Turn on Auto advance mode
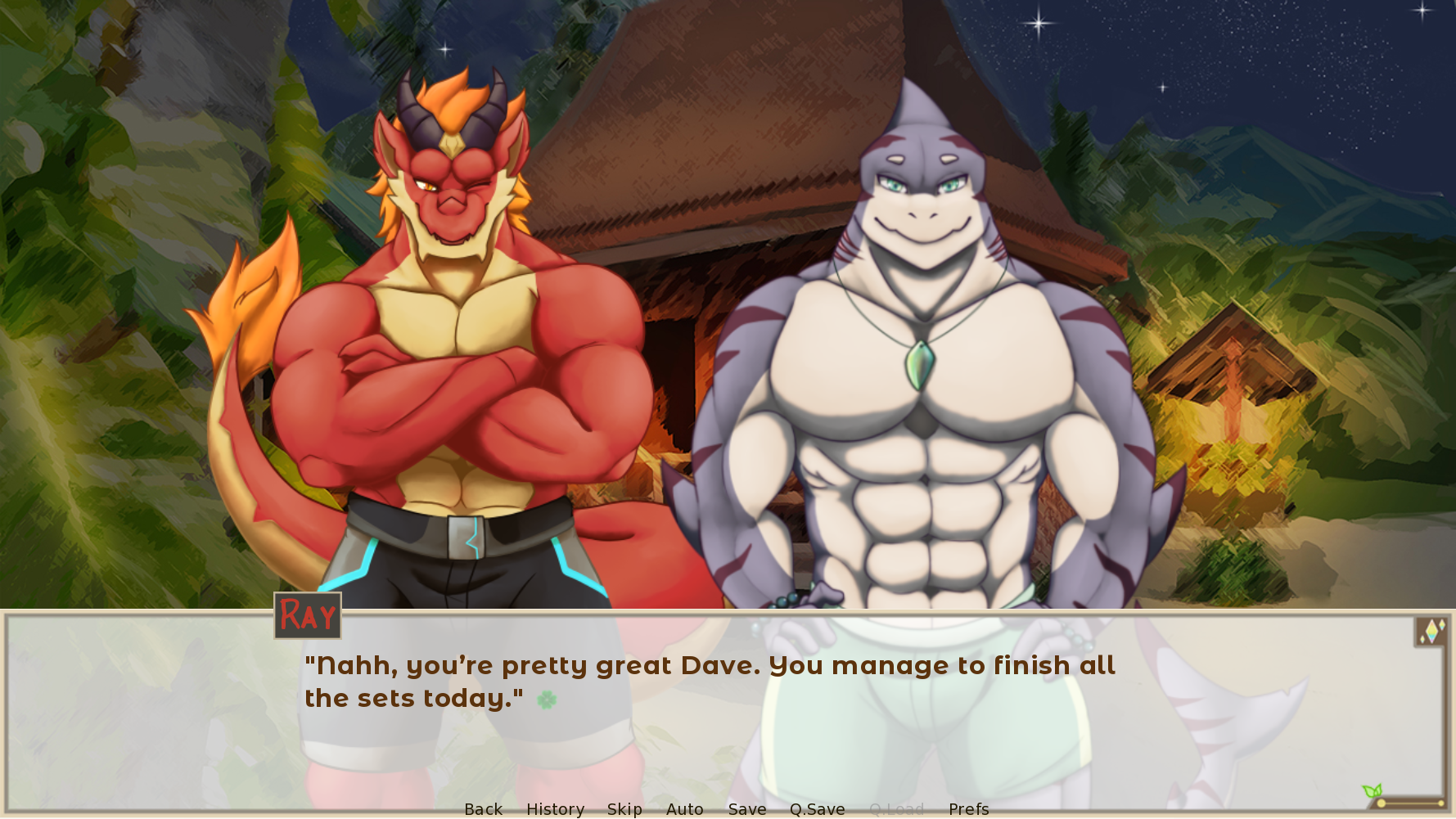The height and width of the screenshot is (819, 1456). 684,808
